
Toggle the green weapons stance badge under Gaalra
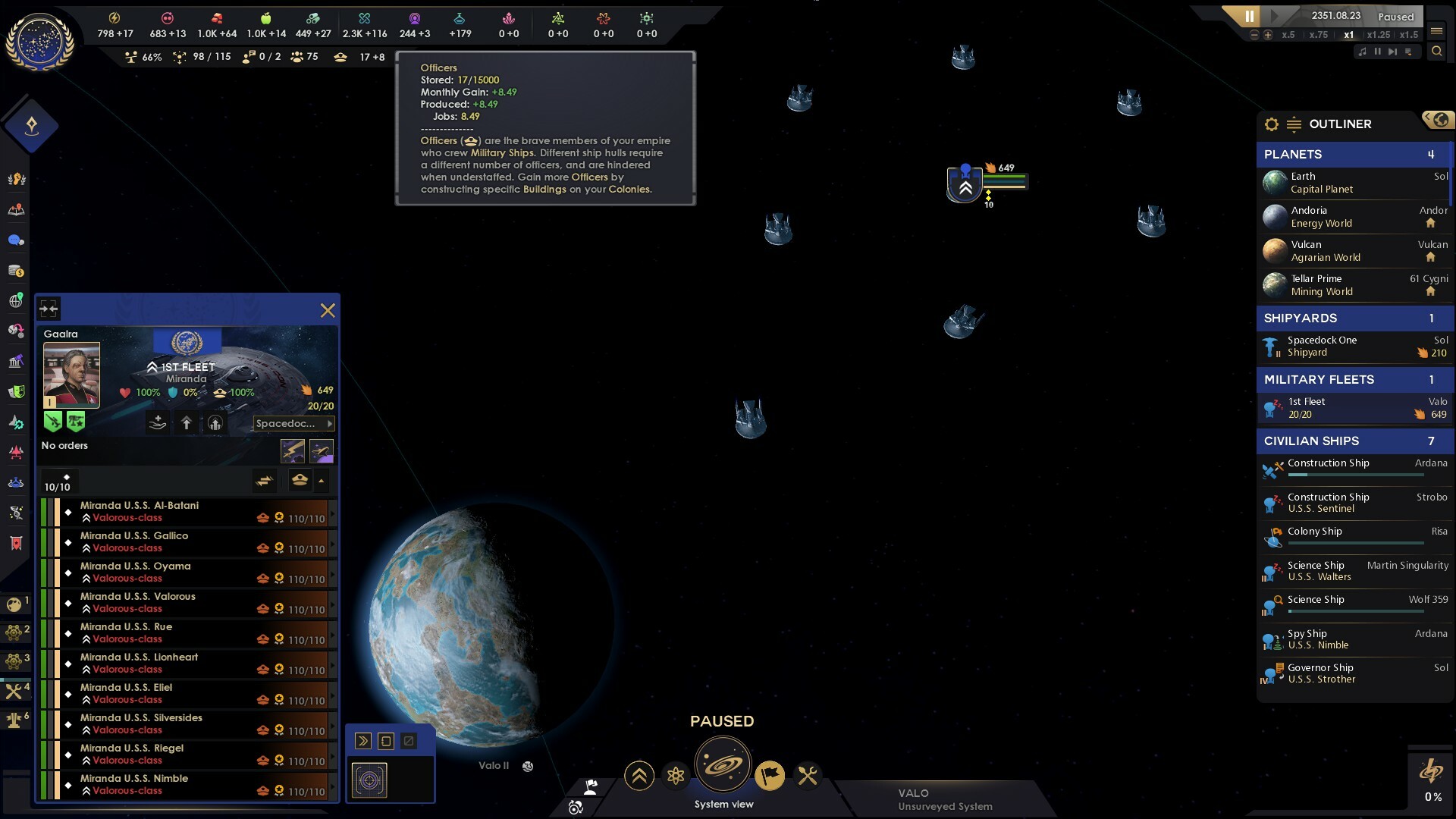[52, 422]
